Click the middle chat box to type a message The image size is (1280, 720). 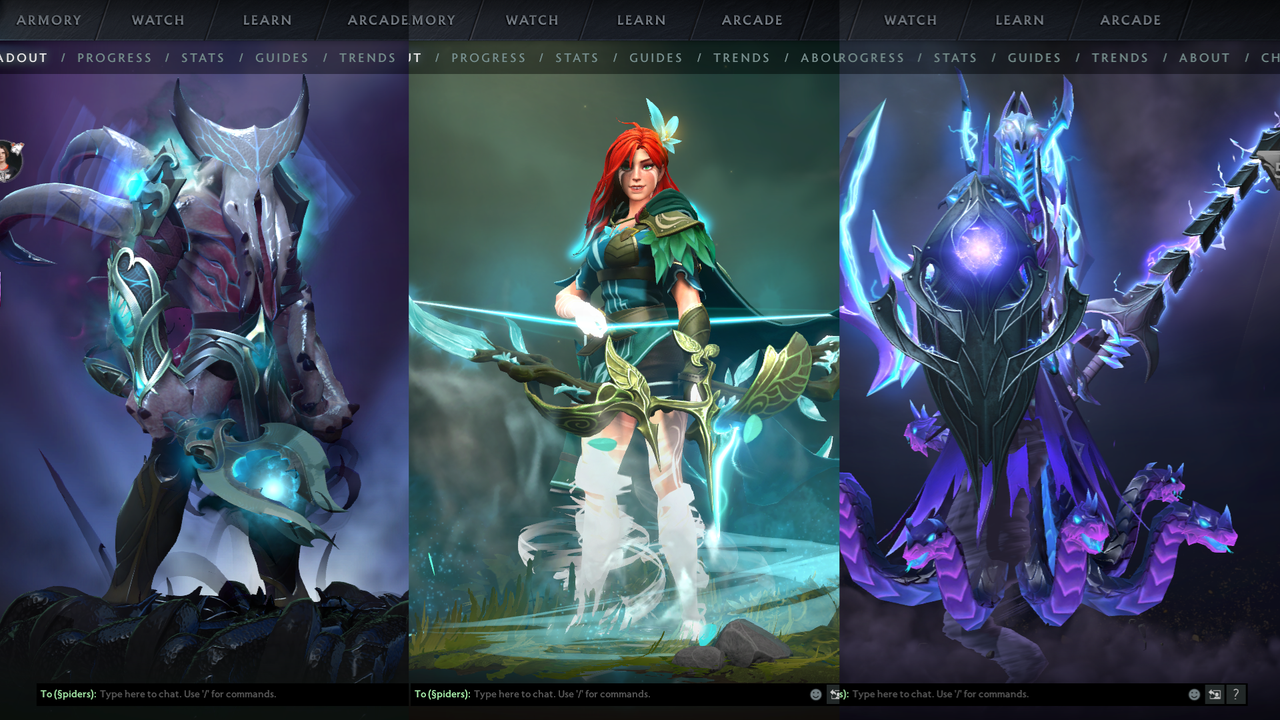click(600, 694)
